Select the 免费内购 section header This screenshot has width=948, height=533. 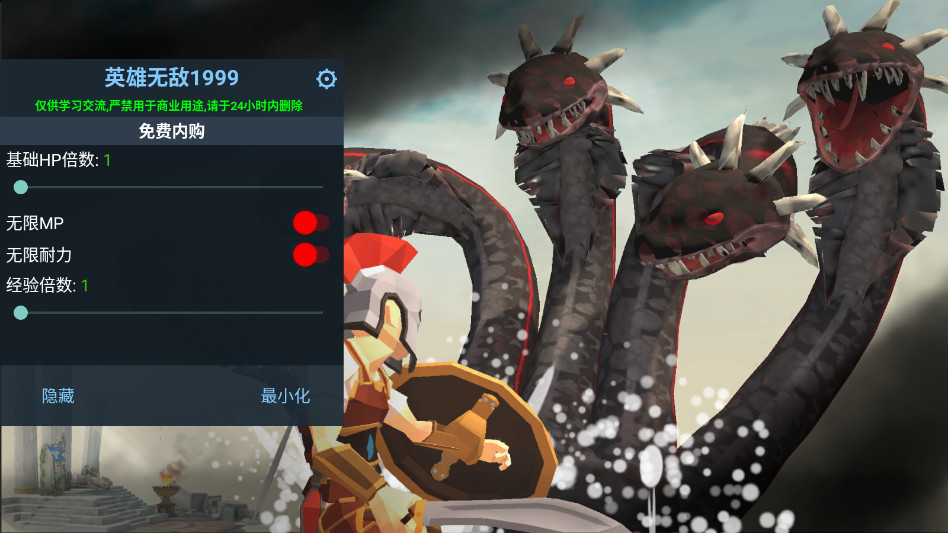coord(171,131)
